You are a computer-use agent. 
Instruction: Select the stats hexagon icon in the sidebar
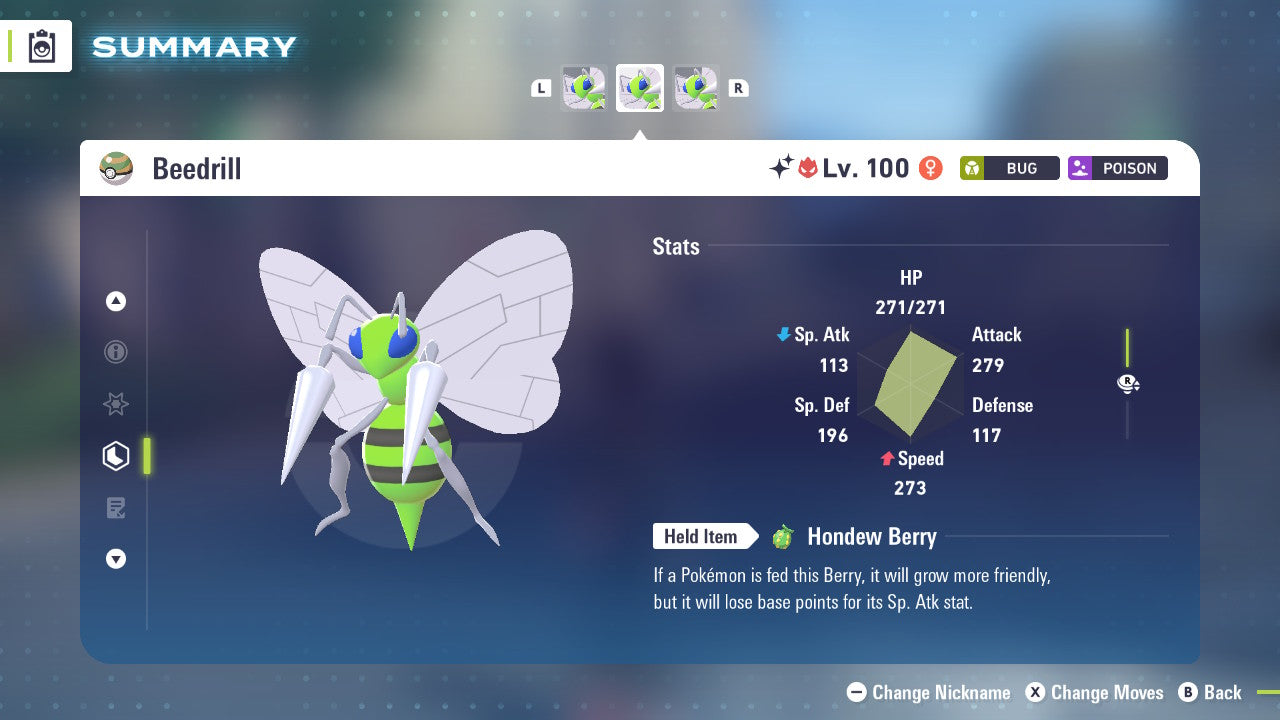pos(115,456)
